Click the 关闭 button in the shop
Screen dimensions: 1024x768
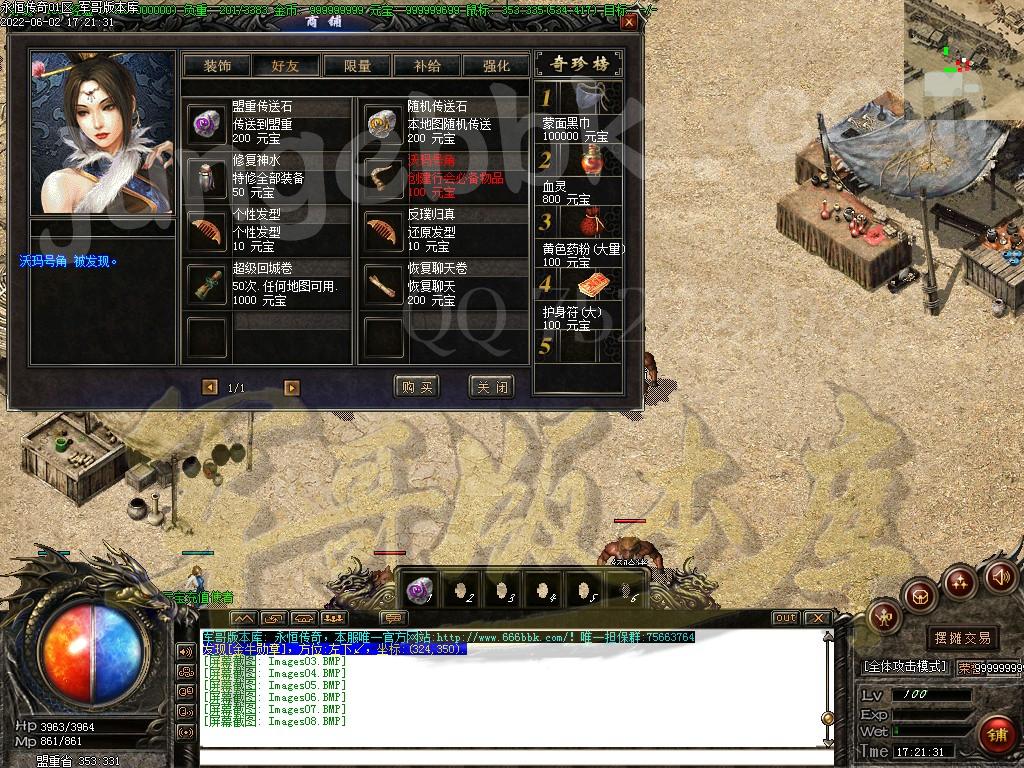pyautogui.click(x=491, y=387)
